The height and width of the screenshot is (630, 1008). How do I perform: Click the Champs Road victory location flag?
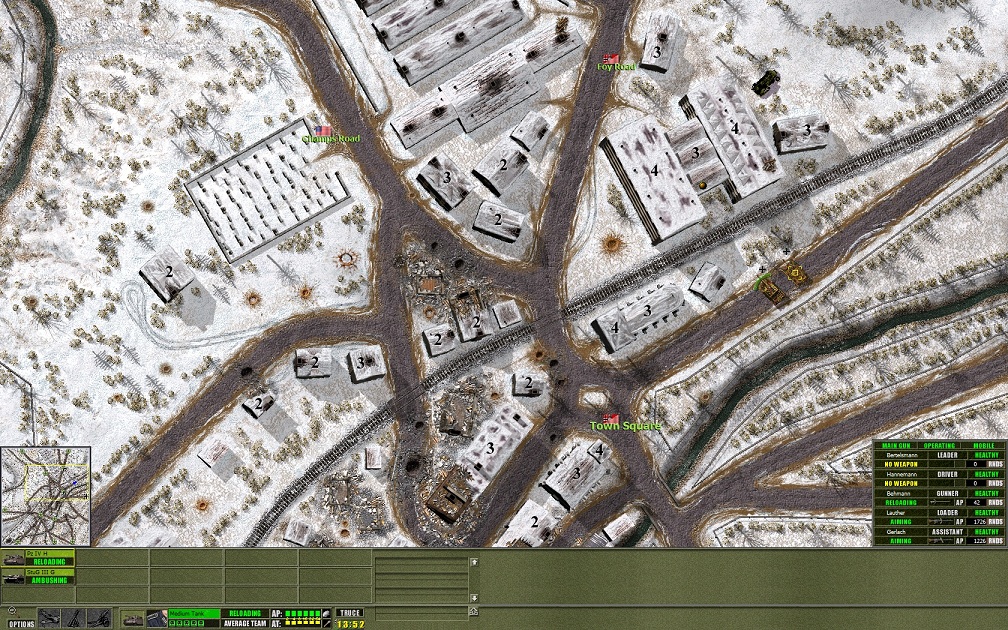[x=325, y=130]
